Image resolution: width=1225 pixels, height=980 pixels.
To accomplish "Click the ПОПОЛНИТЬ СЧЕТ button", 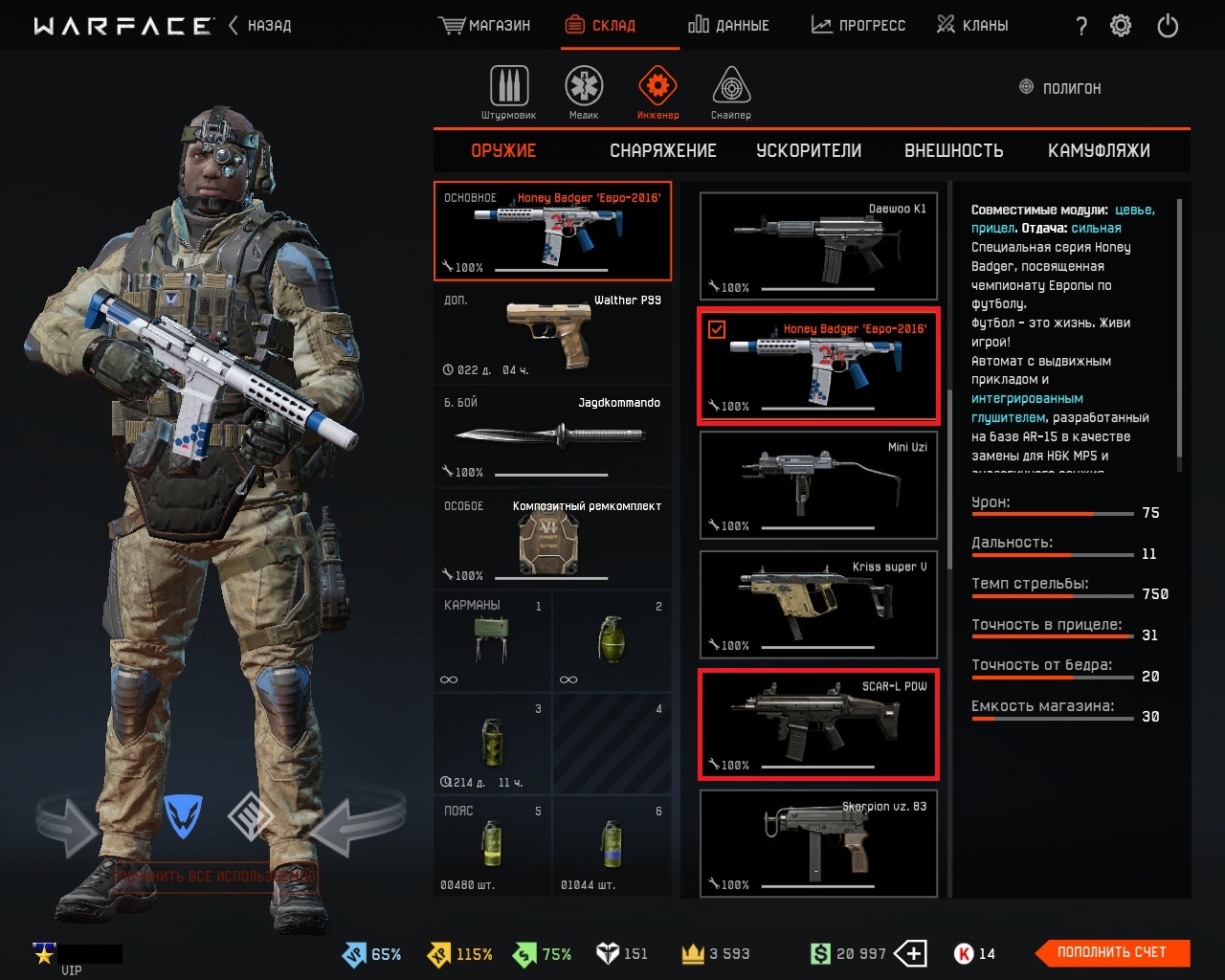I will click(1112, 952).
